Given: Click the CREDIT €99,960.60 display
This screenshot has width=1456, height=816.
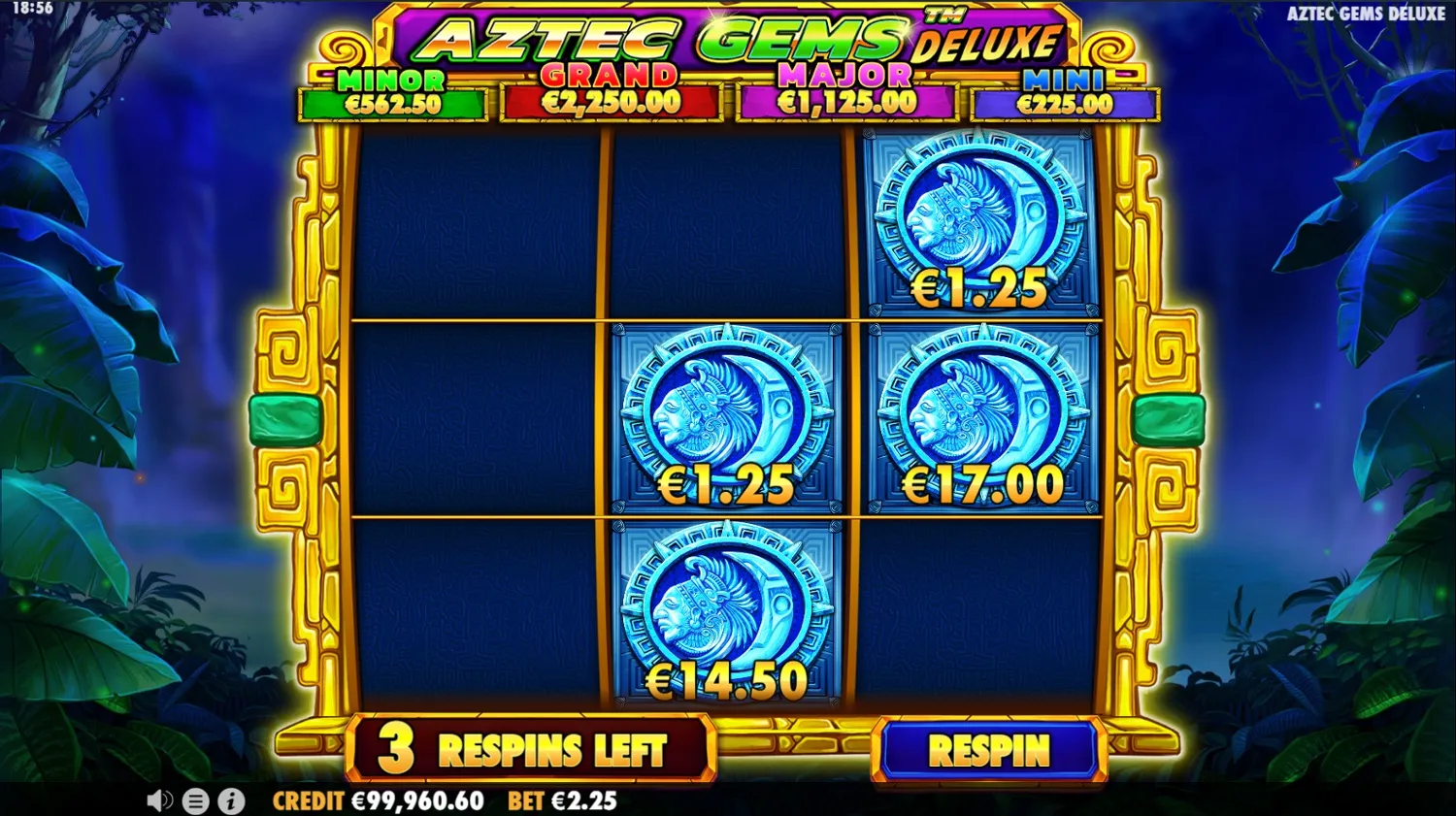Looking at the screenshot, I should click(379, 801).
